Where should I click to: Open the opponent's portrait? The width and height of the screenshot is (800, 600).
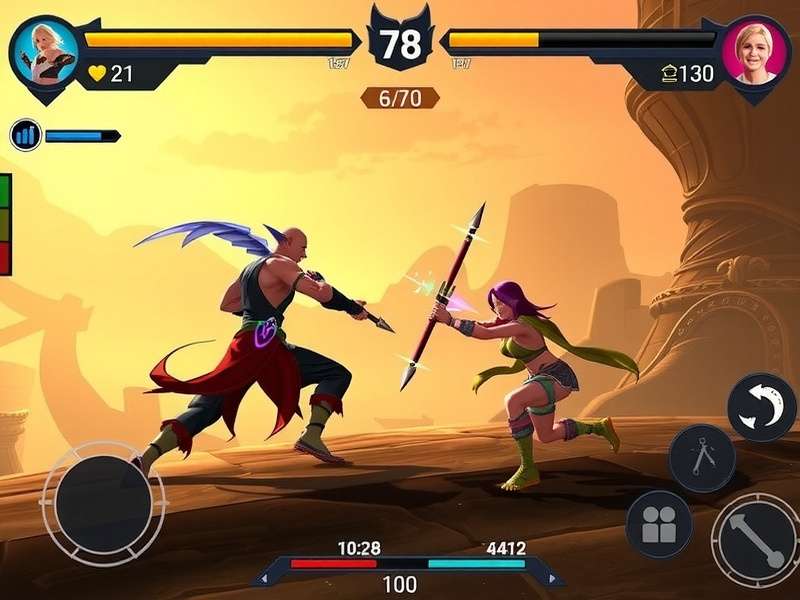[x=756, y=50]
